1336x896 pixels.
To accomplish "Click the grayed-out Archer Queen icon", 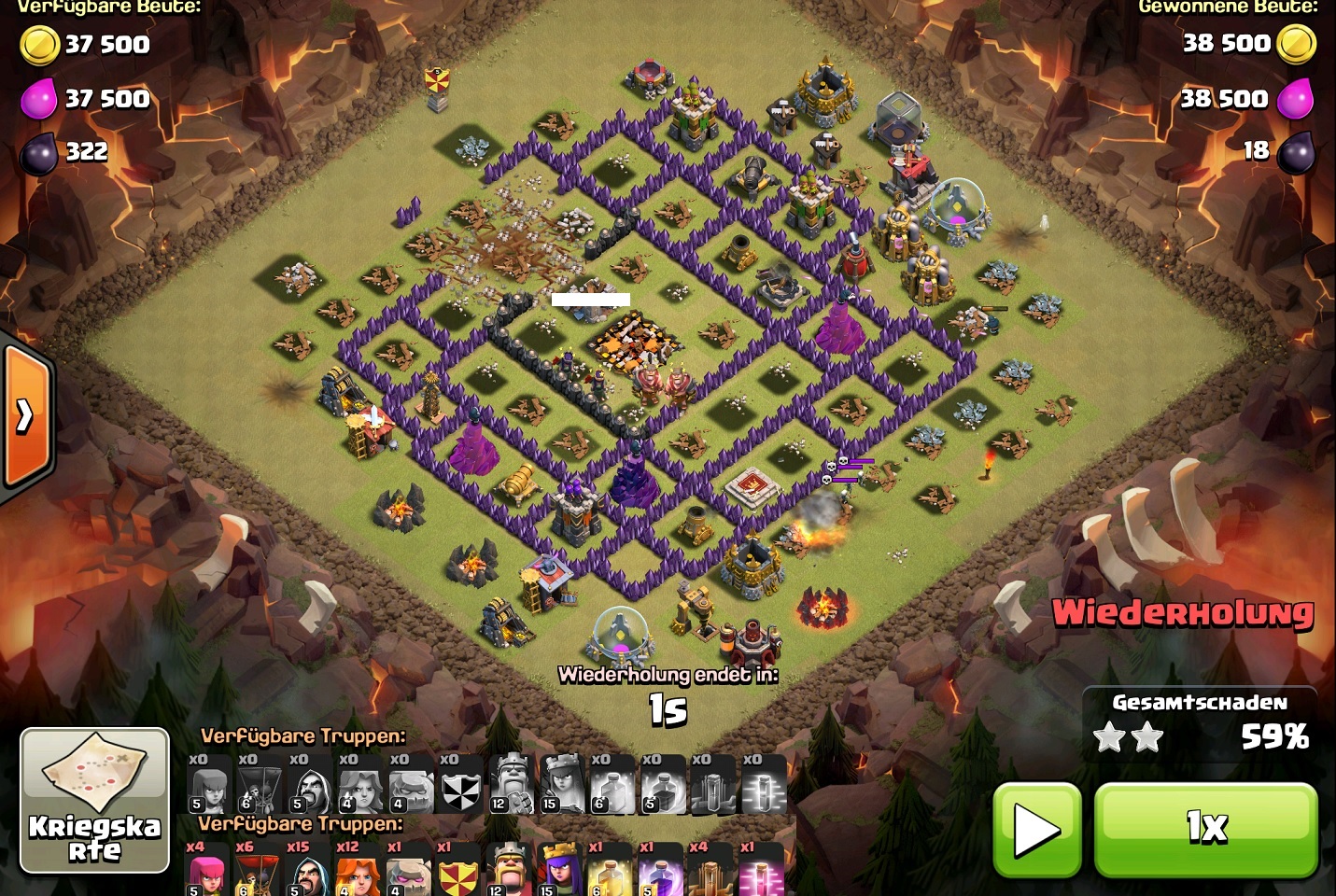I will click(560, 782).
